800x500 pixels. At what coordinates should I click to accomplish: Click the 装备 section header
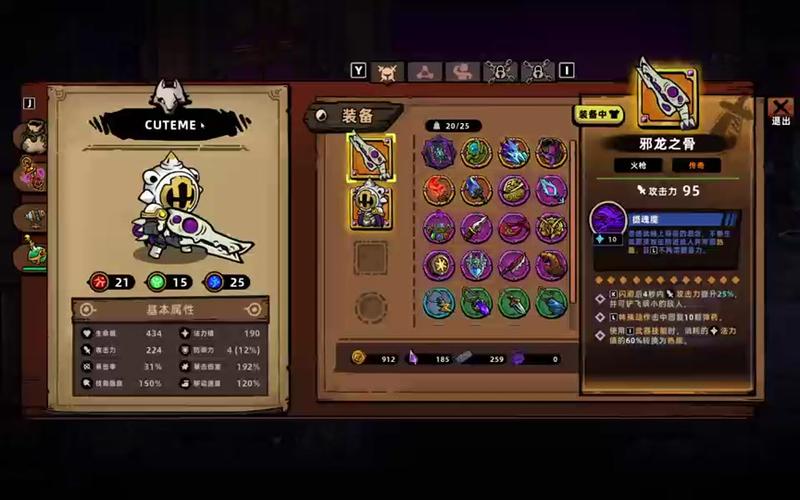tap(355, 116)
